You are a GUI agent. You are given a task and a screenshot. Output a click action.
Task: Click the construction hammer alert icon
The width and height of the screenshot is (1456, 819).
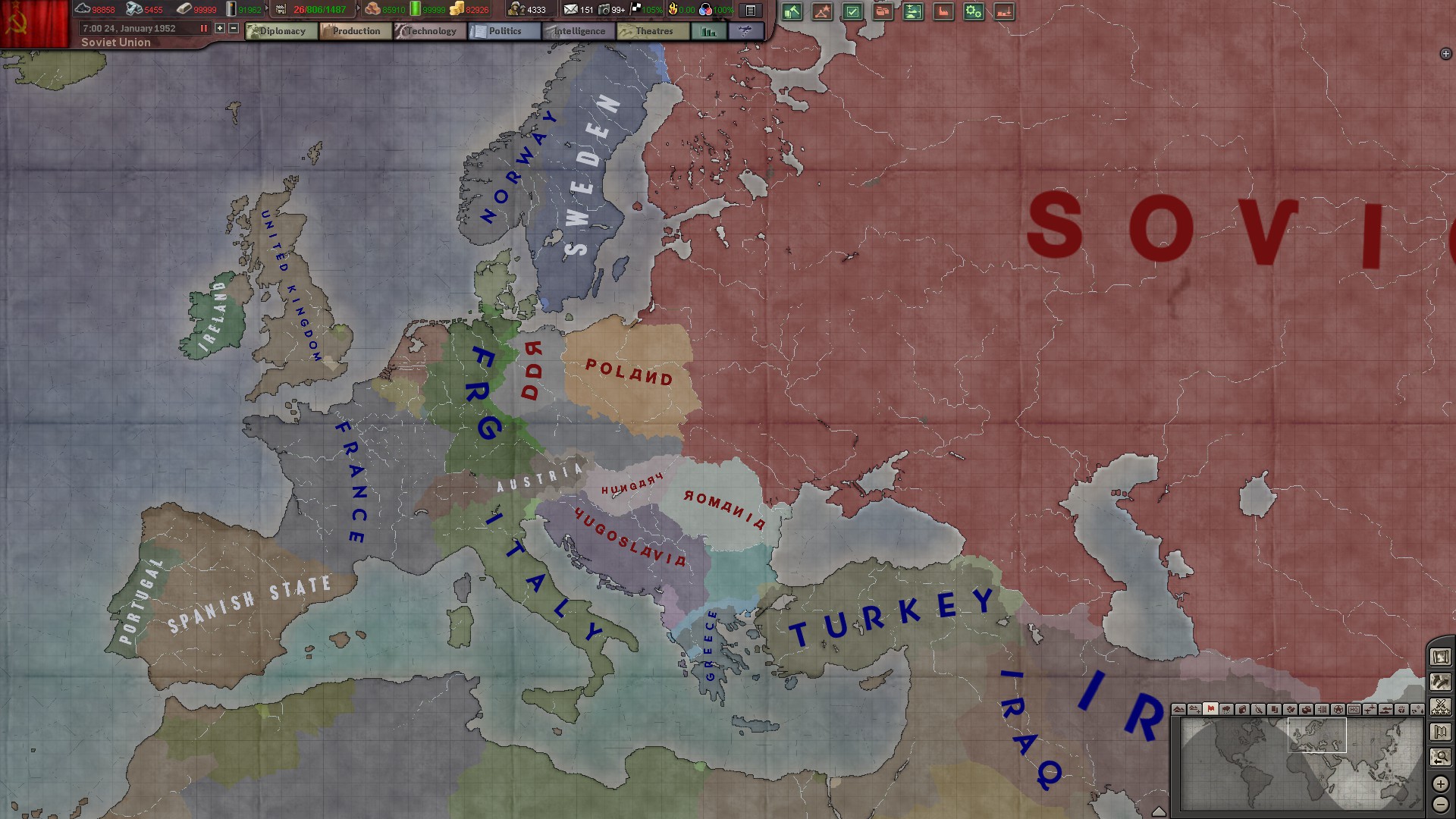(x=792, y=12)
